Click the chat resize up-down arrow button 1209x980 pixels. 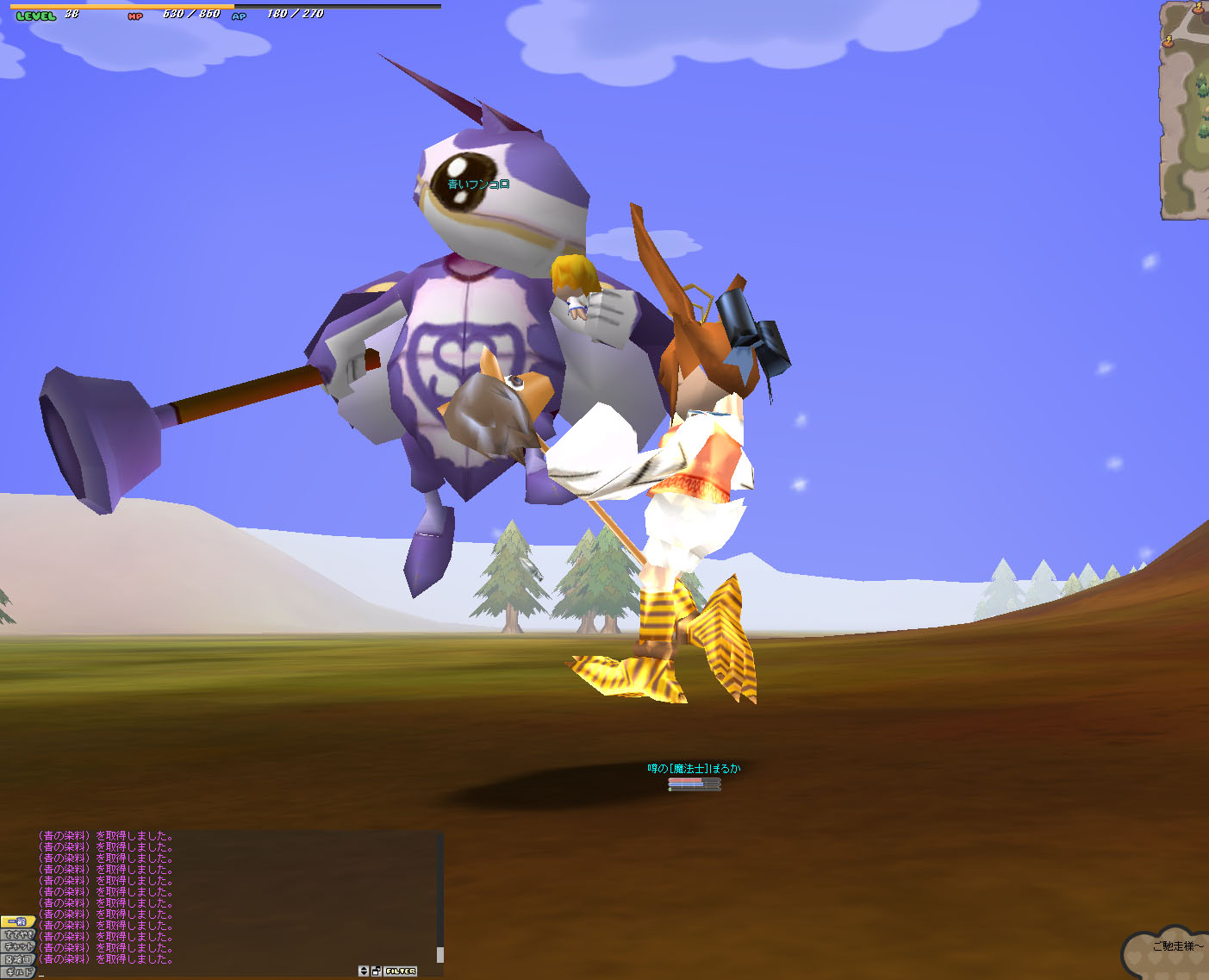pyautogui.click(x=364, y=971)
